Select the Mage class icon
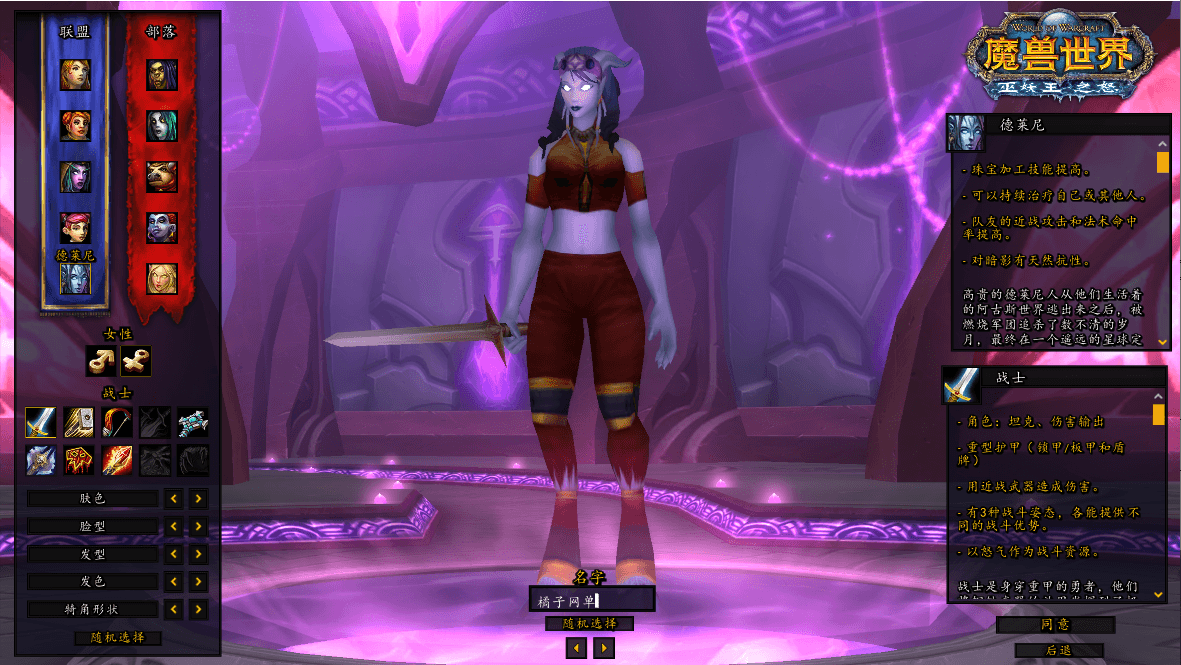The image size is (1181, 665). (x=117, y=460)
